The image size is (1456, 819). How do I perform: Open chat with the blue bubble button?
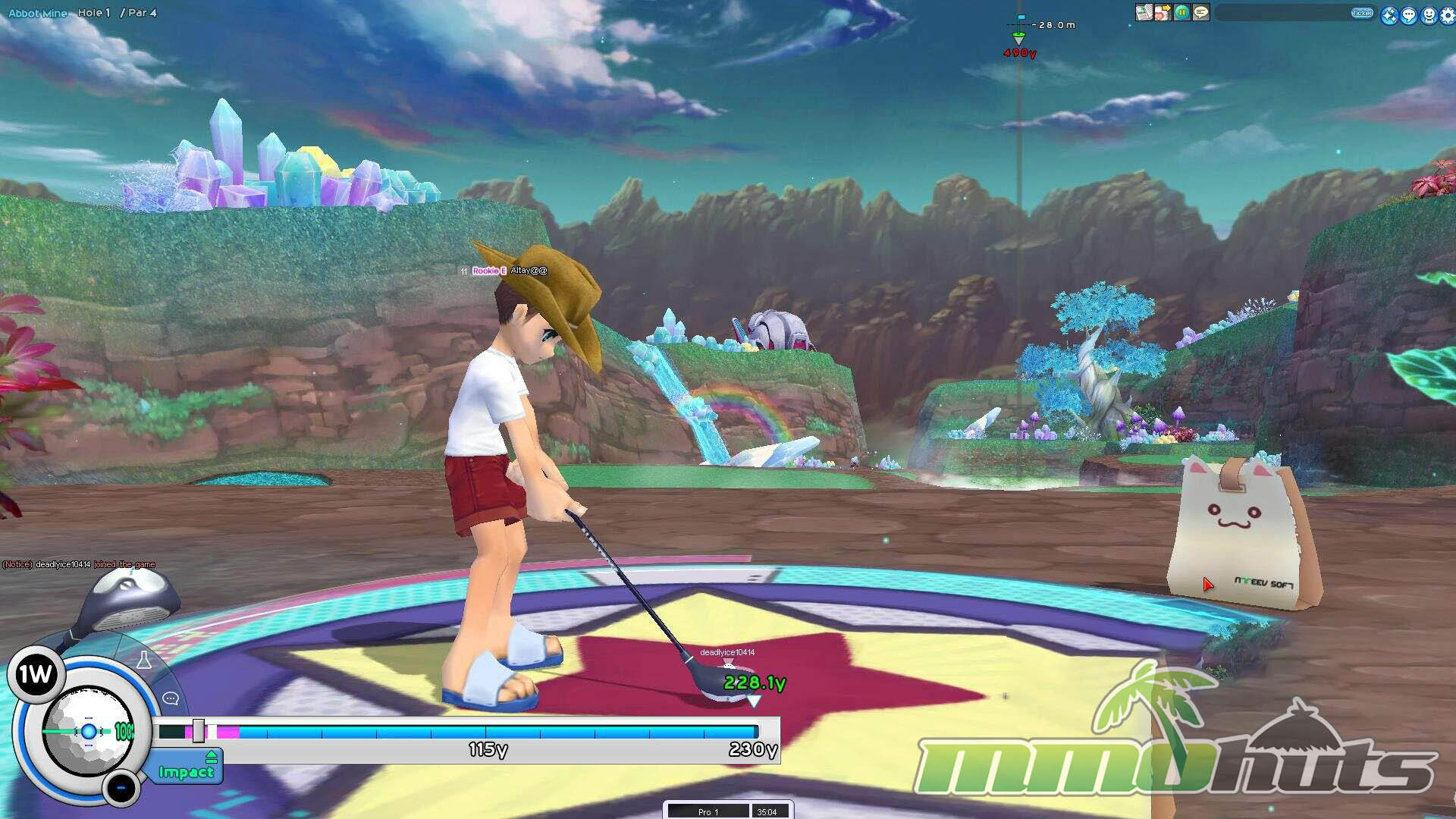coord(1409,15)
